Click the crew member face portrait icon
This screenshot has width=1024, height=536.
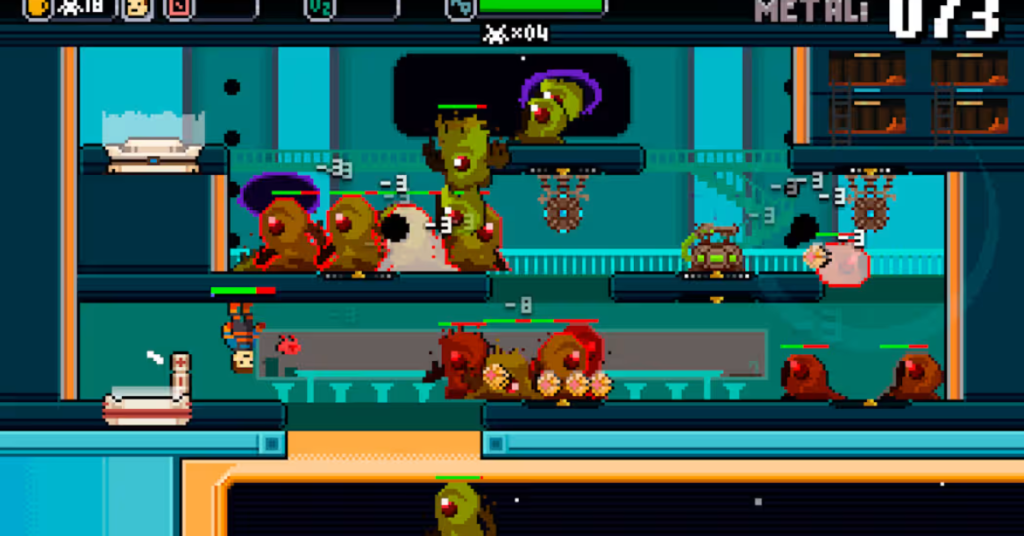(x=136, y=8)
